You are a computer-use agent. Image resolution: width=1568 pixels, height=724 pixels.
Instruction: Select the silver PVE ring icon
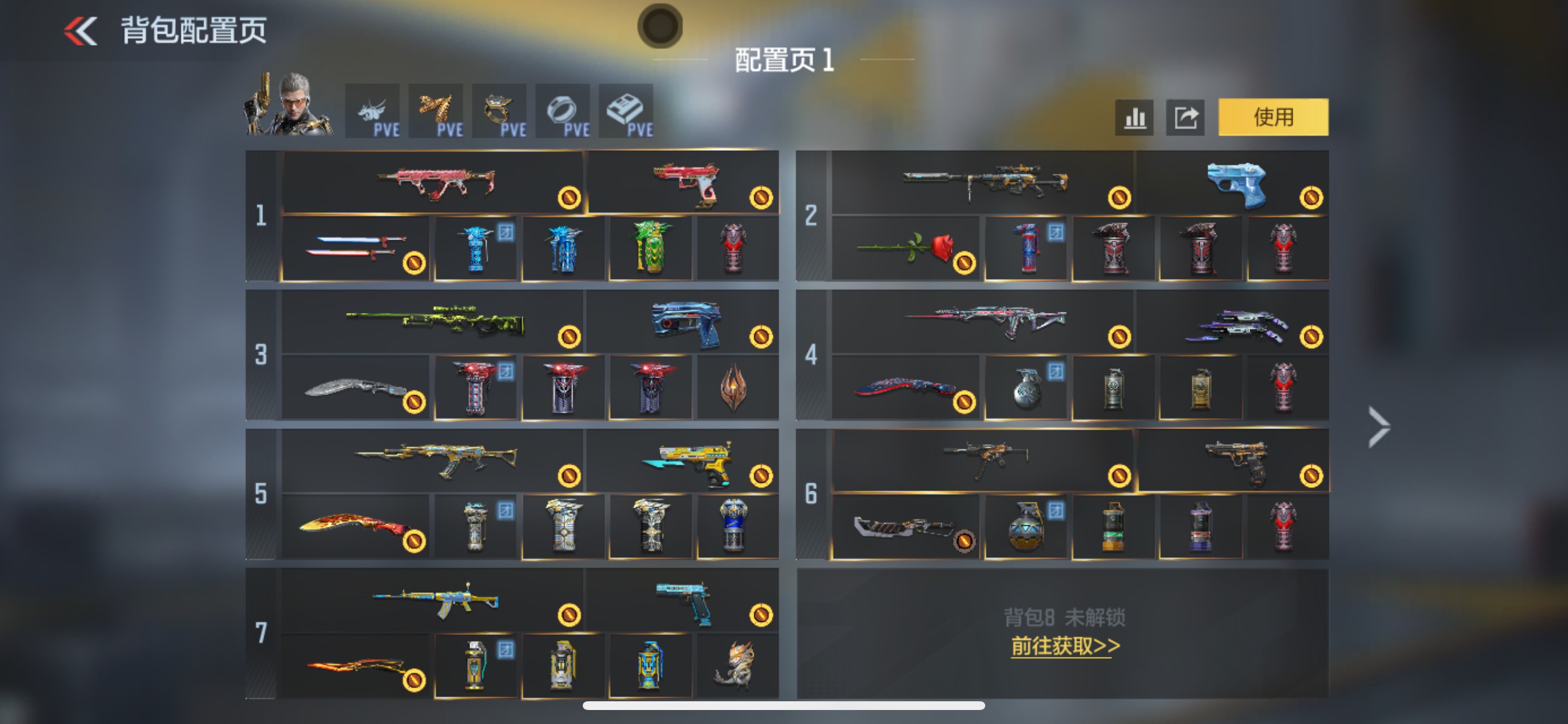563,110
